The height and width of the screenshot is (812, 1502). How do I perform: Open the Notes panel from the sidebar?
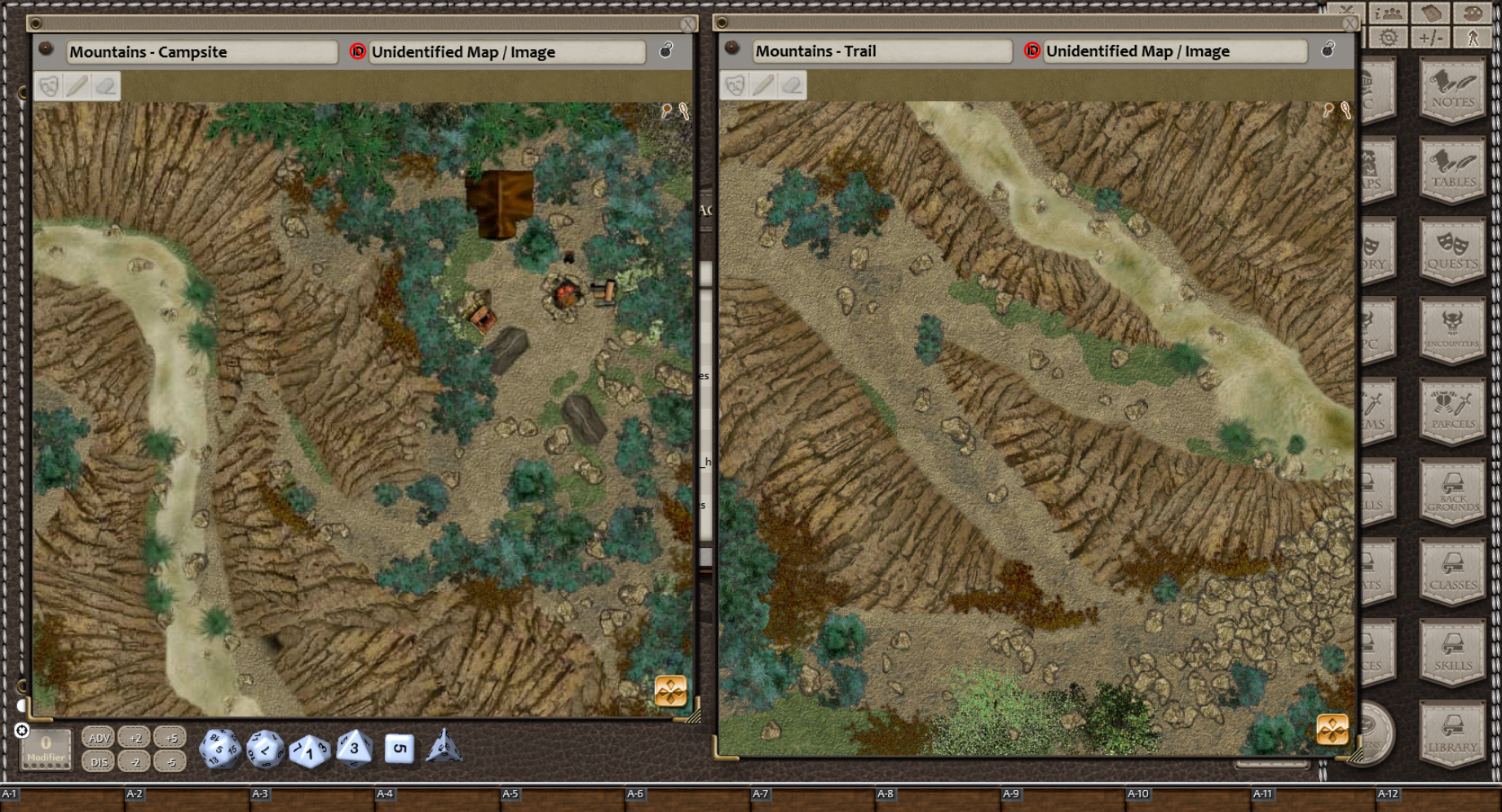pyautogui.click(x=1452, y=88)
